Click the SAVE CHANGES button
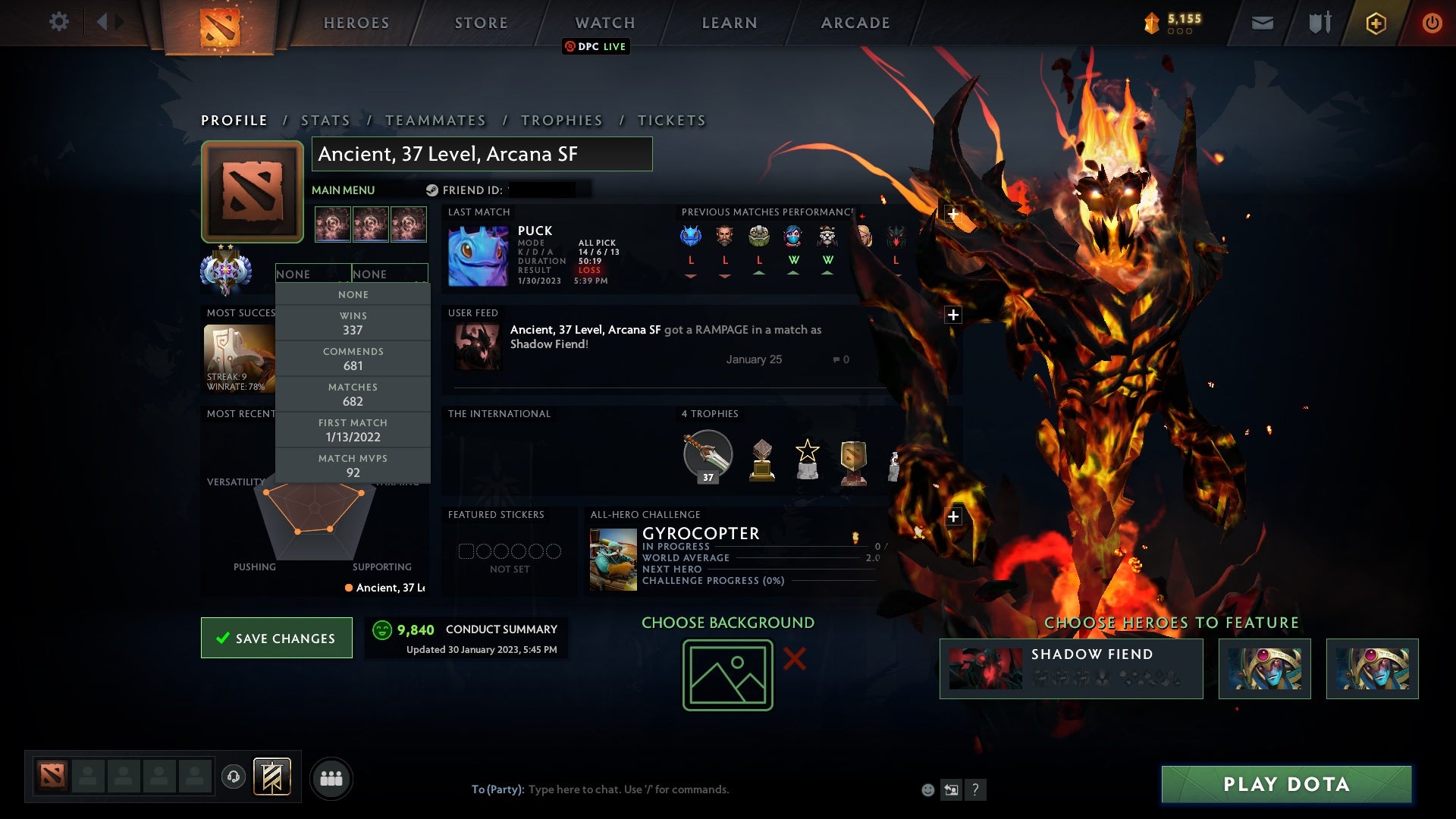Screen dimensions: 1456x819 point(276,638)
